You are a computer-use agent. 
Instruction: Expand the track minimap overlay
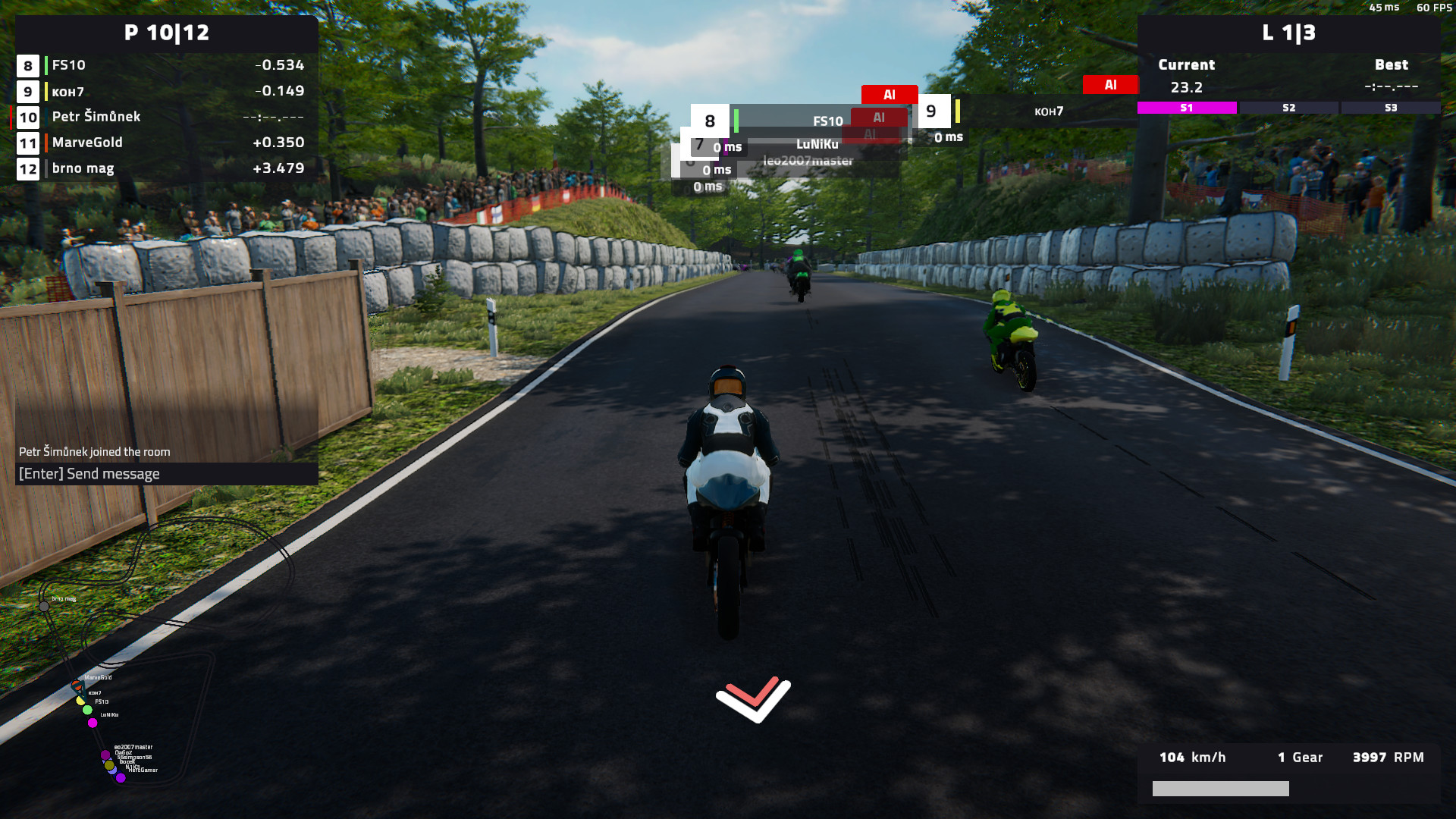point(106,690)
